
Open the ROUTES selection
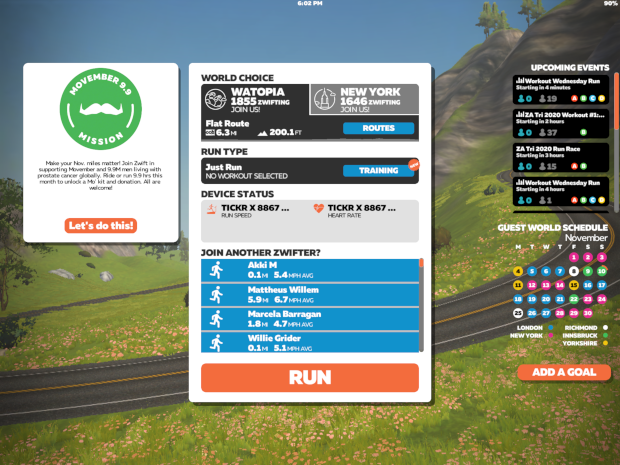(378, 128)
